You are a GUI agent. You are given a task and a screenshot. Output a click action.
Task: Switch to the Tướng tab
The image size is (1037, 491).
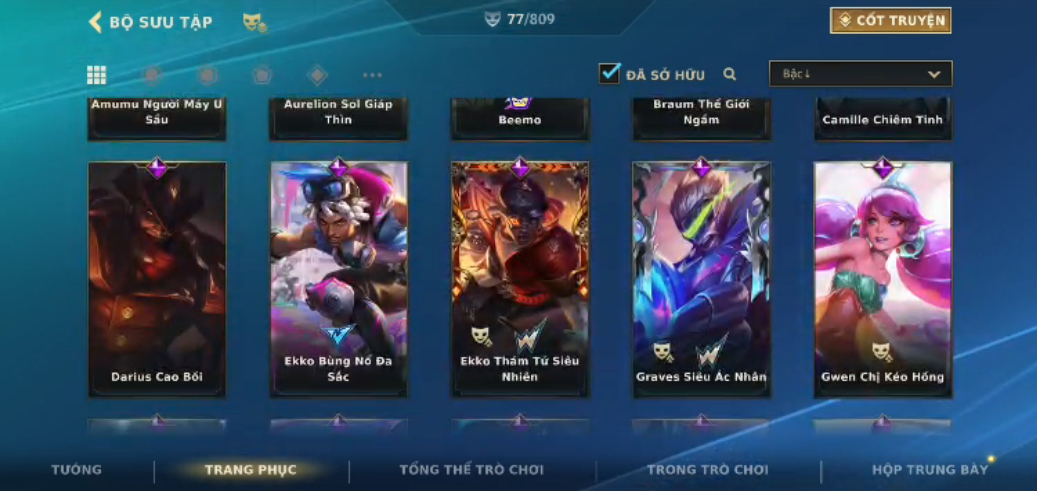(x=77, y=470)
